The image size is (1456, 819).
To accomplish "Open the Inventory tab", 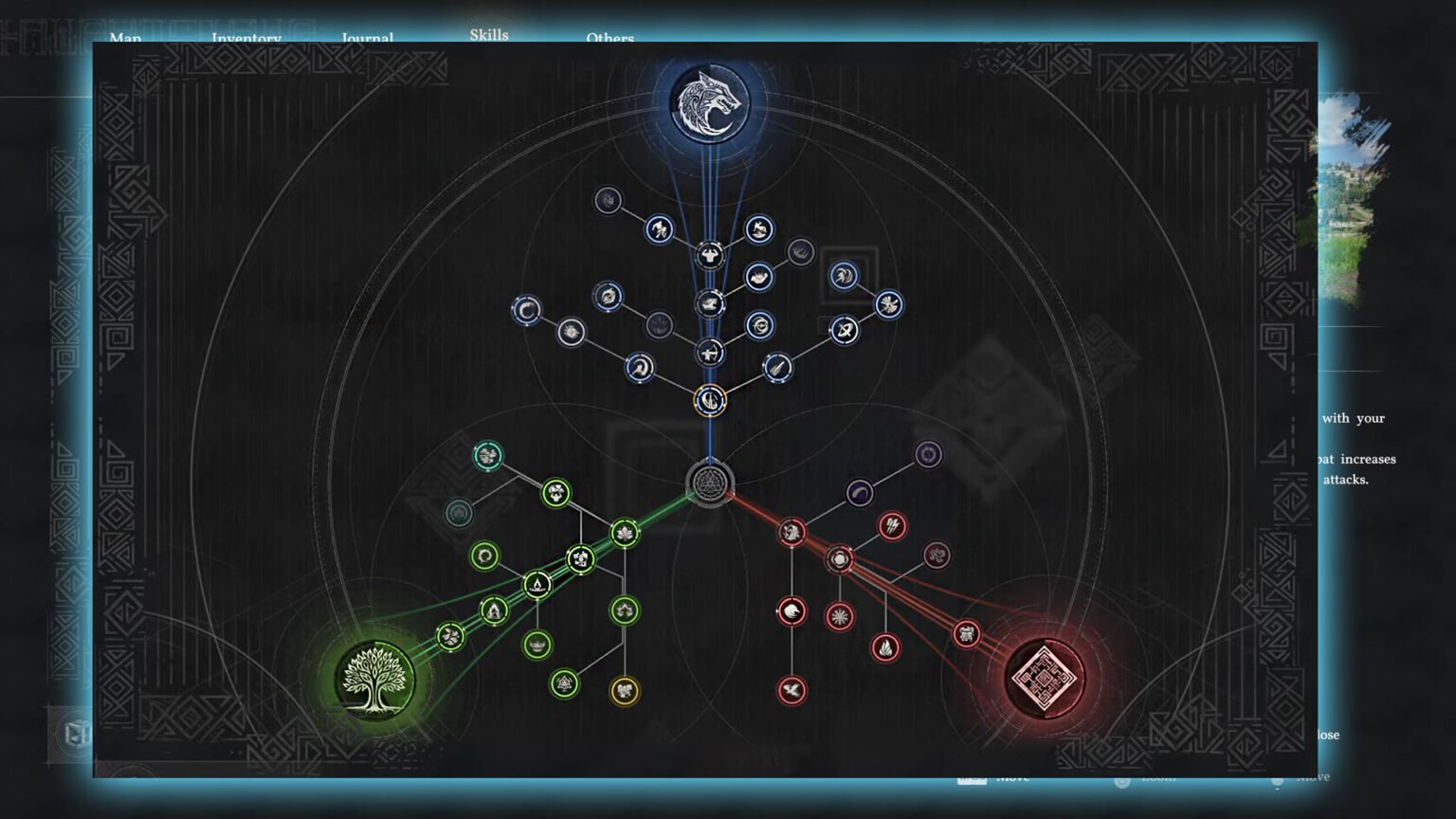I will click(x=246, y=39).
